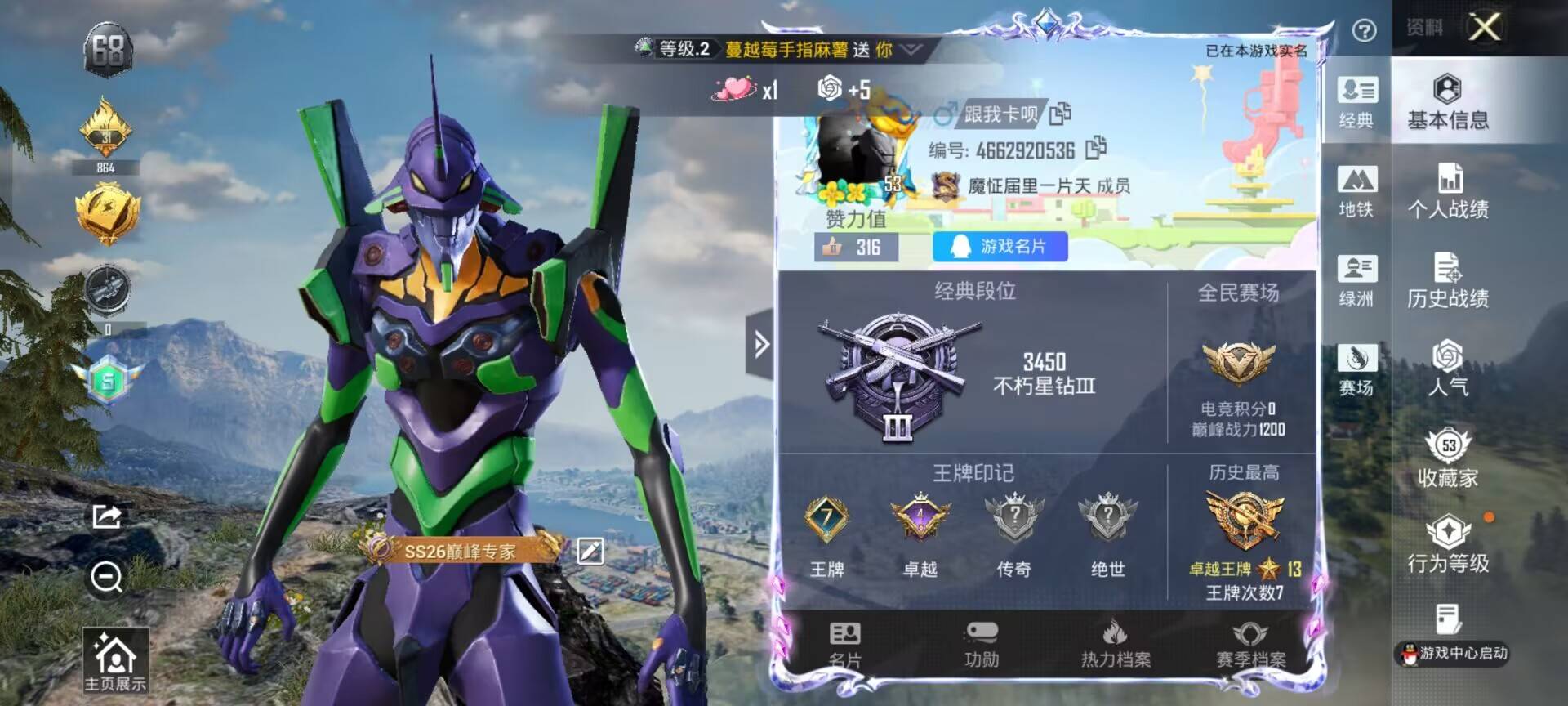Switch to 热力档案 heat records
This screenshot has height=706, width=1568.
tap(1116, 644)
